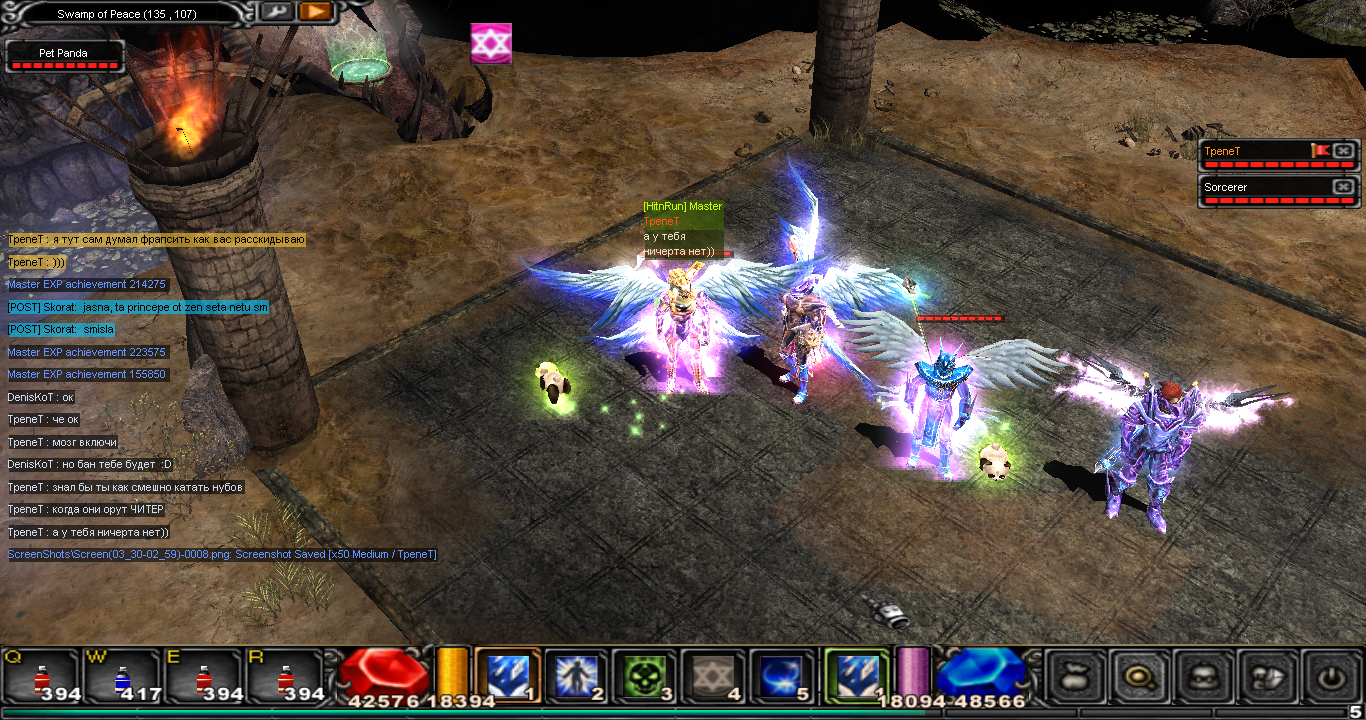Activate the blue swirl skill in slot 5
The image size is (1366, 720).
[x=781, y=675]
